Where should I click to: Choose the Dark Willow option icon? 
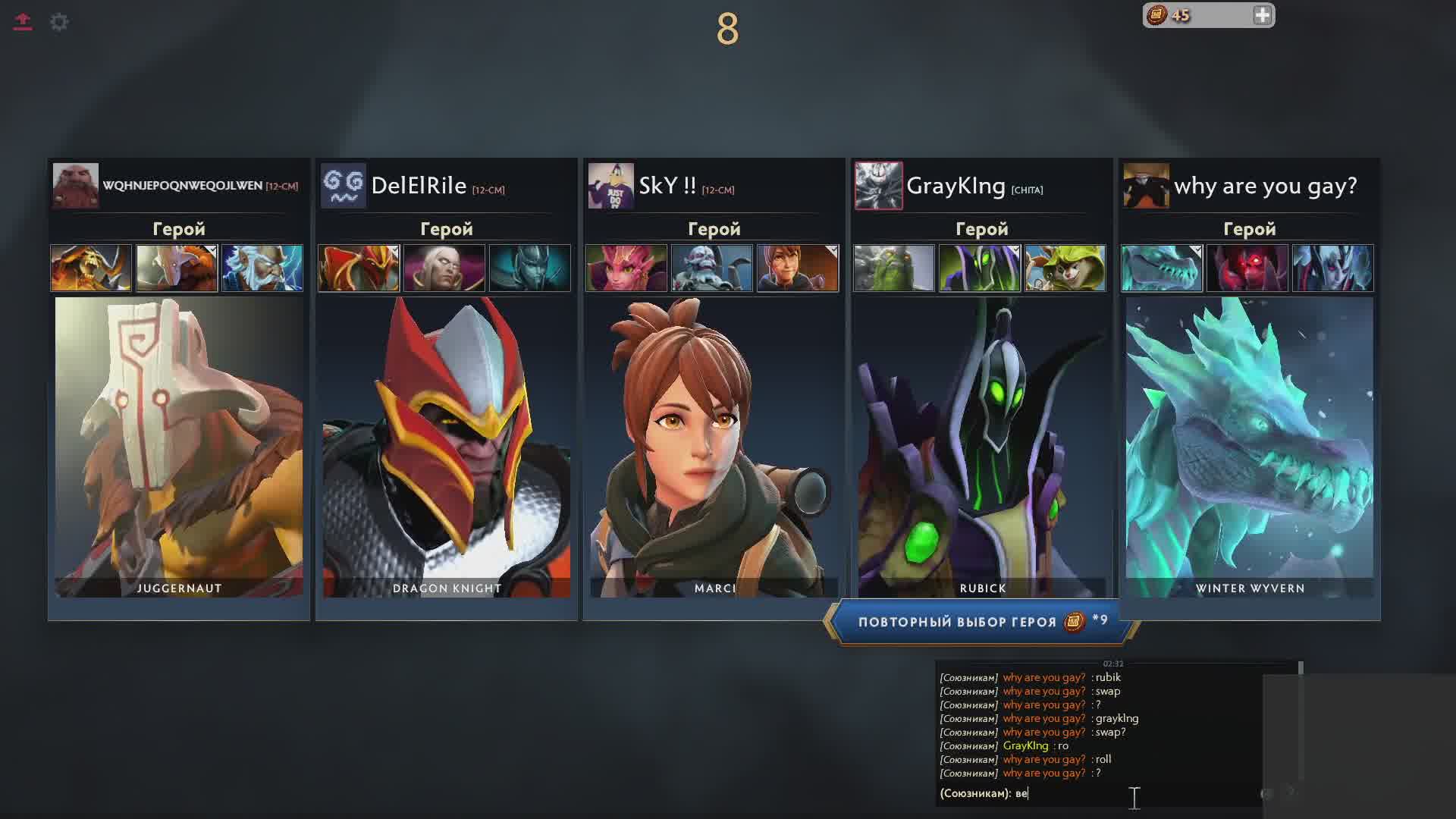pyautogui.click(x=626, y=268)
